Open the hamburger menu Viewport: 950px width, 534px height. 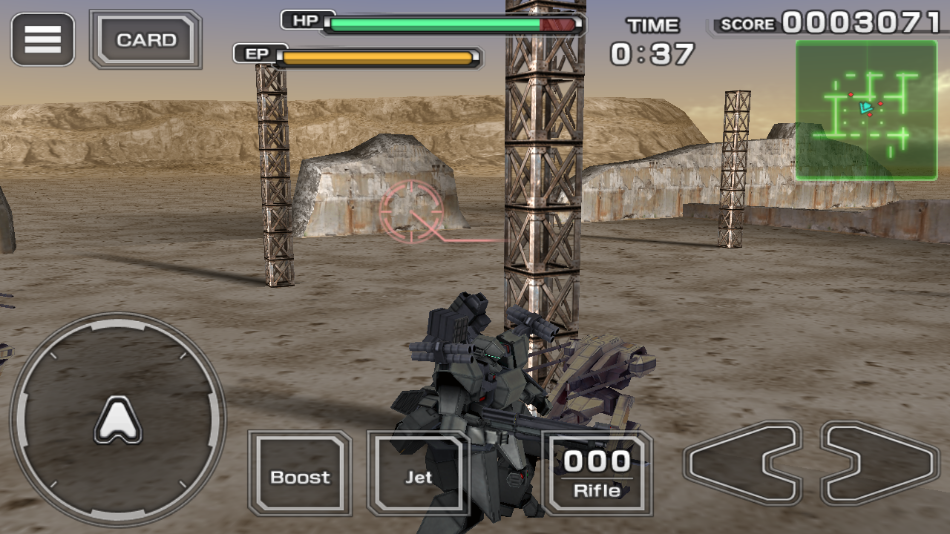pyautogui.click(x=42, y=40)
